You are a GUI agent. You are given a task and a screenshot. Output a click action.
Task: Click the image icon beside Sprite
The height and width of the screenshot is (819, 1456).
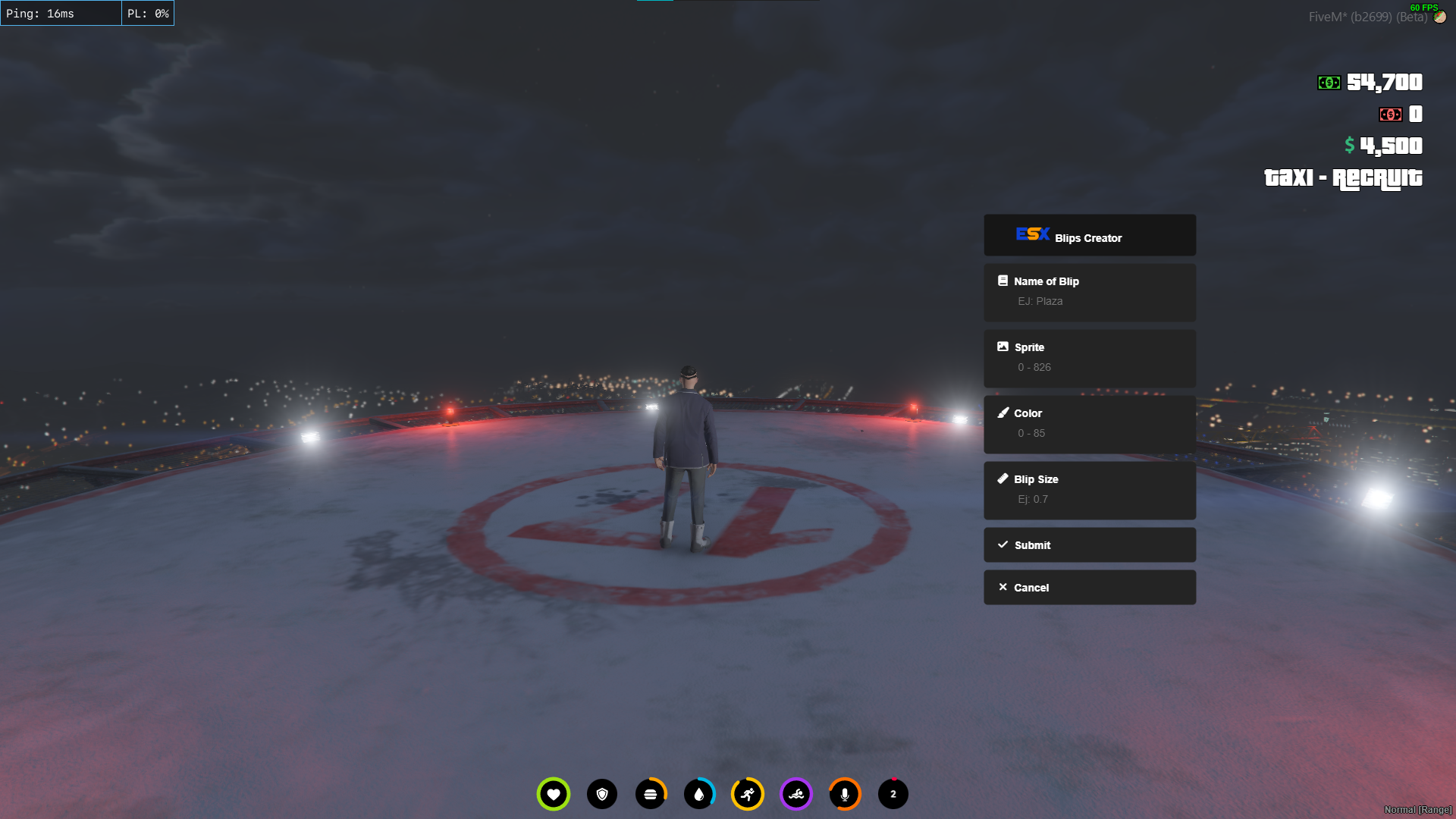click(x=1003, y=347)
